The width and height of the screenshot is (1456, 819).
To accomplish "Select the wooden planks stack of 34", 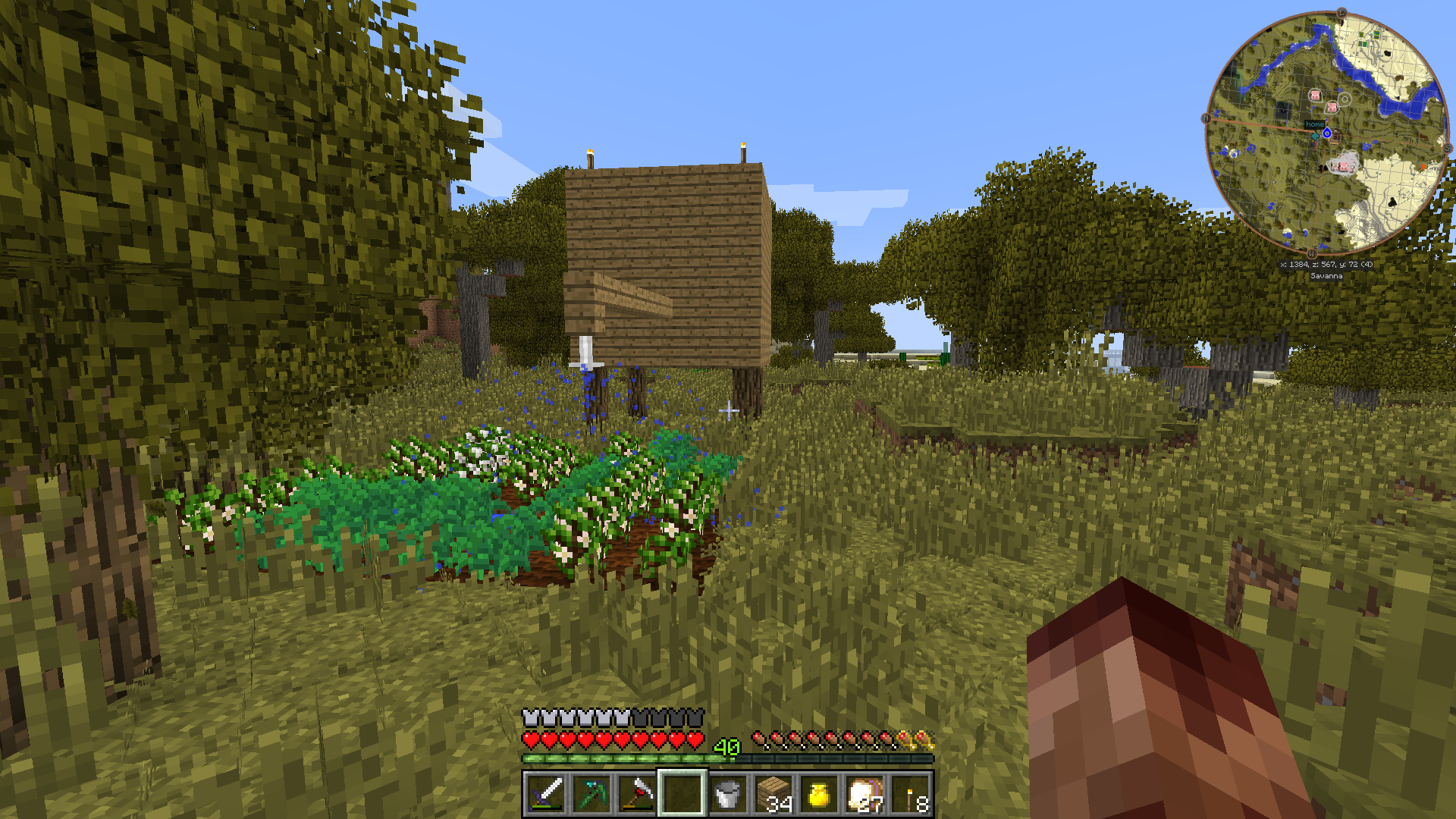I will point(773,794).
